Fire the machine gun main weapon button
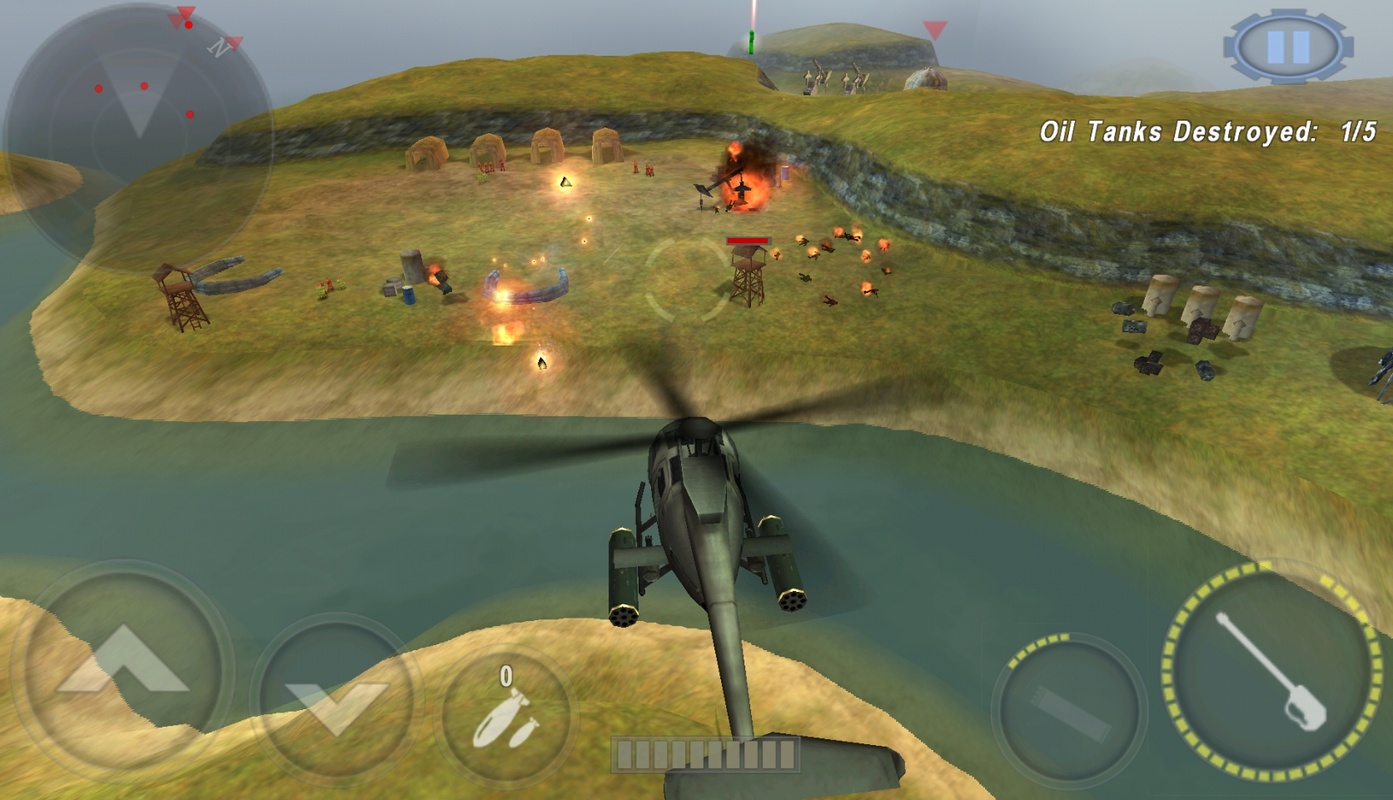Screen dimensions: 1393x800 [1271, 669]
